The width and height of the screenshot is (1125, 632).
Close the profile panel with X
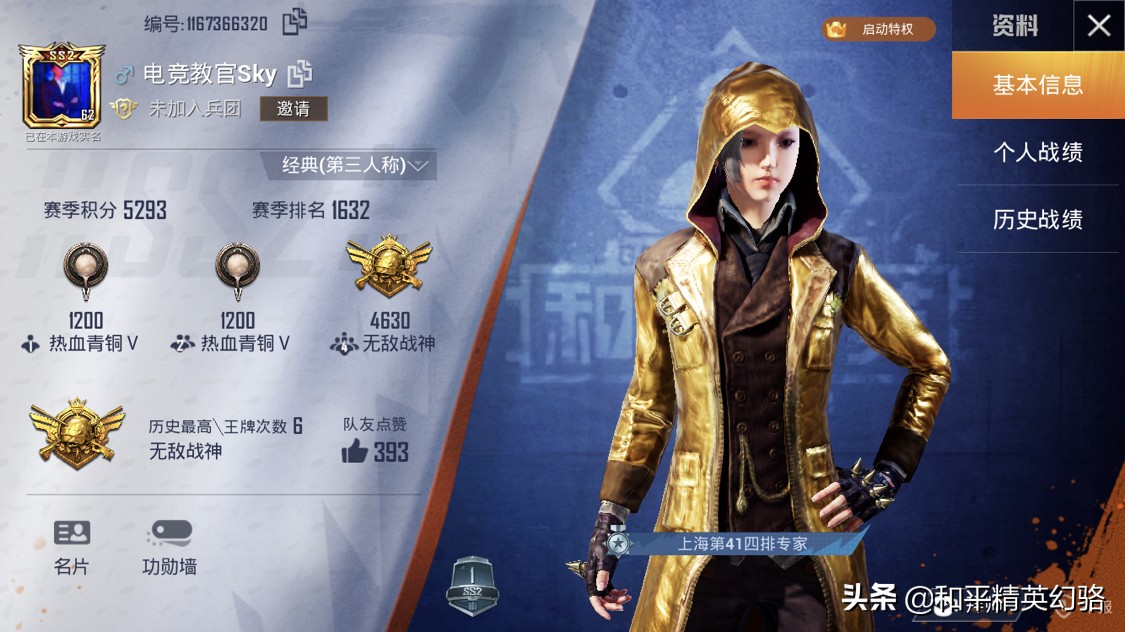coord(1098,26)
